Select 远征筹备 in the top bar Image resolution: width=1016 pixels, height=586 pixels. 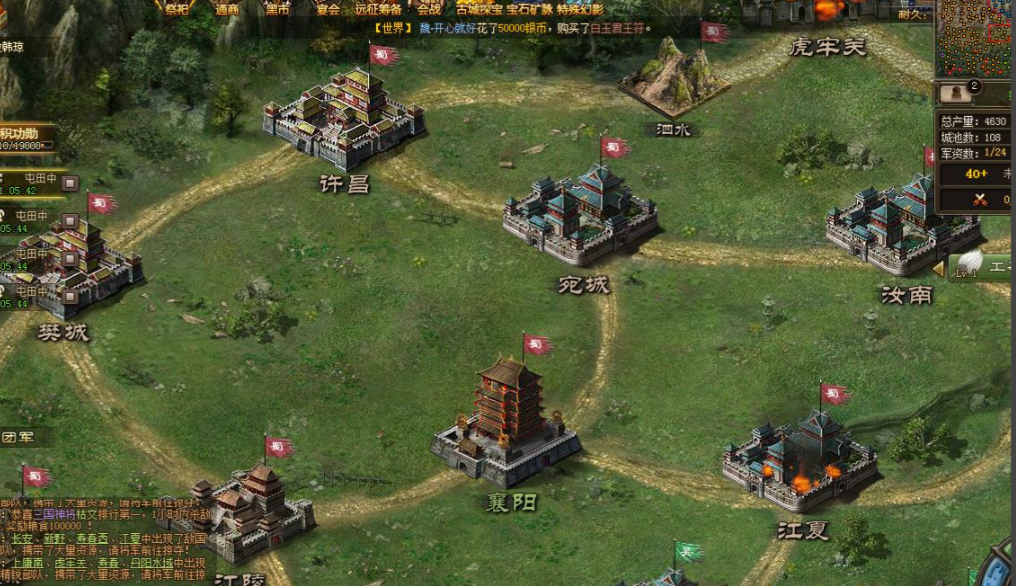(379, 8)
